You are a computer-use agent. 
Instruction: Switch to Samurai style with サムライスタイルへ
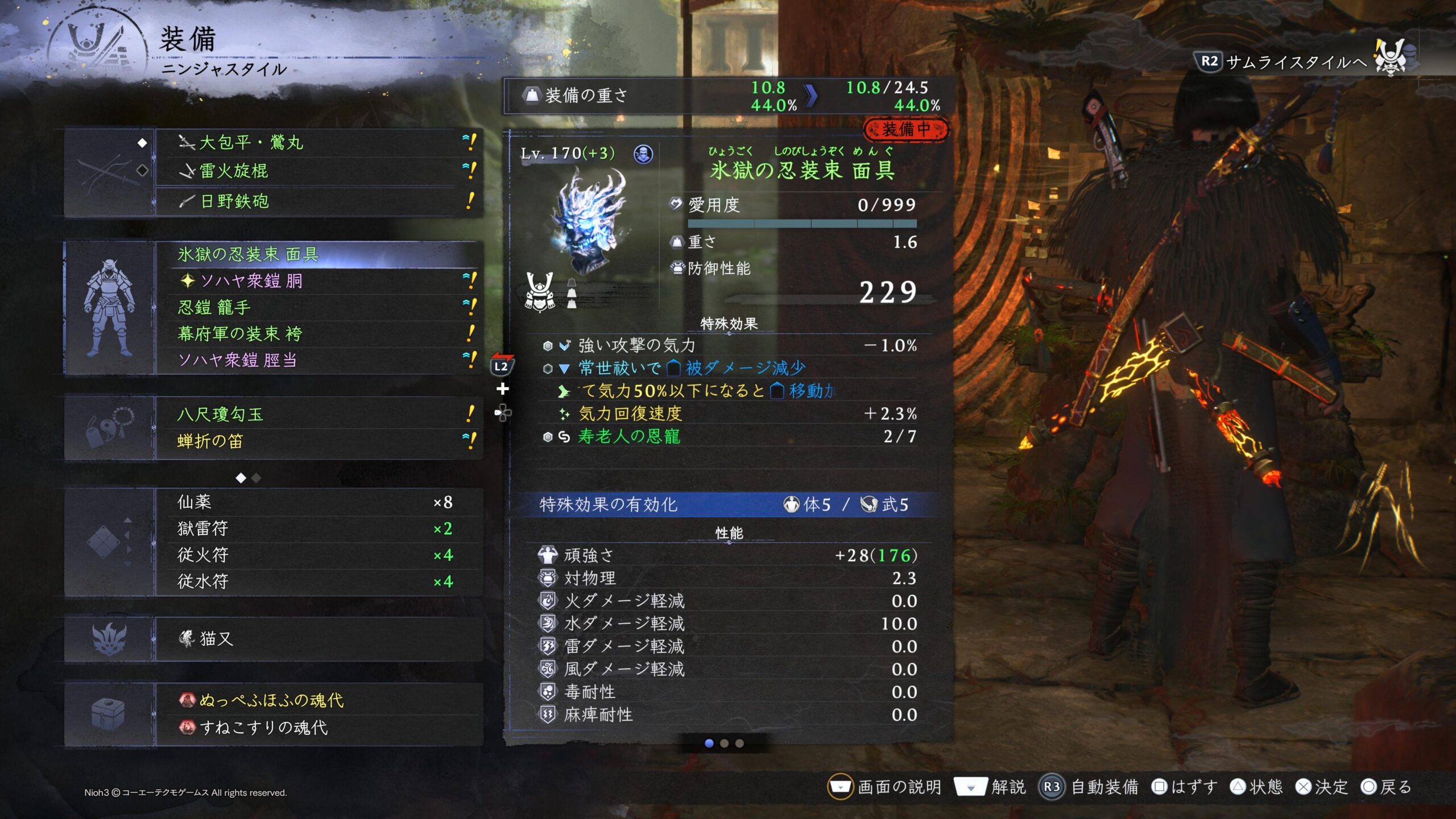[1296, 61]
